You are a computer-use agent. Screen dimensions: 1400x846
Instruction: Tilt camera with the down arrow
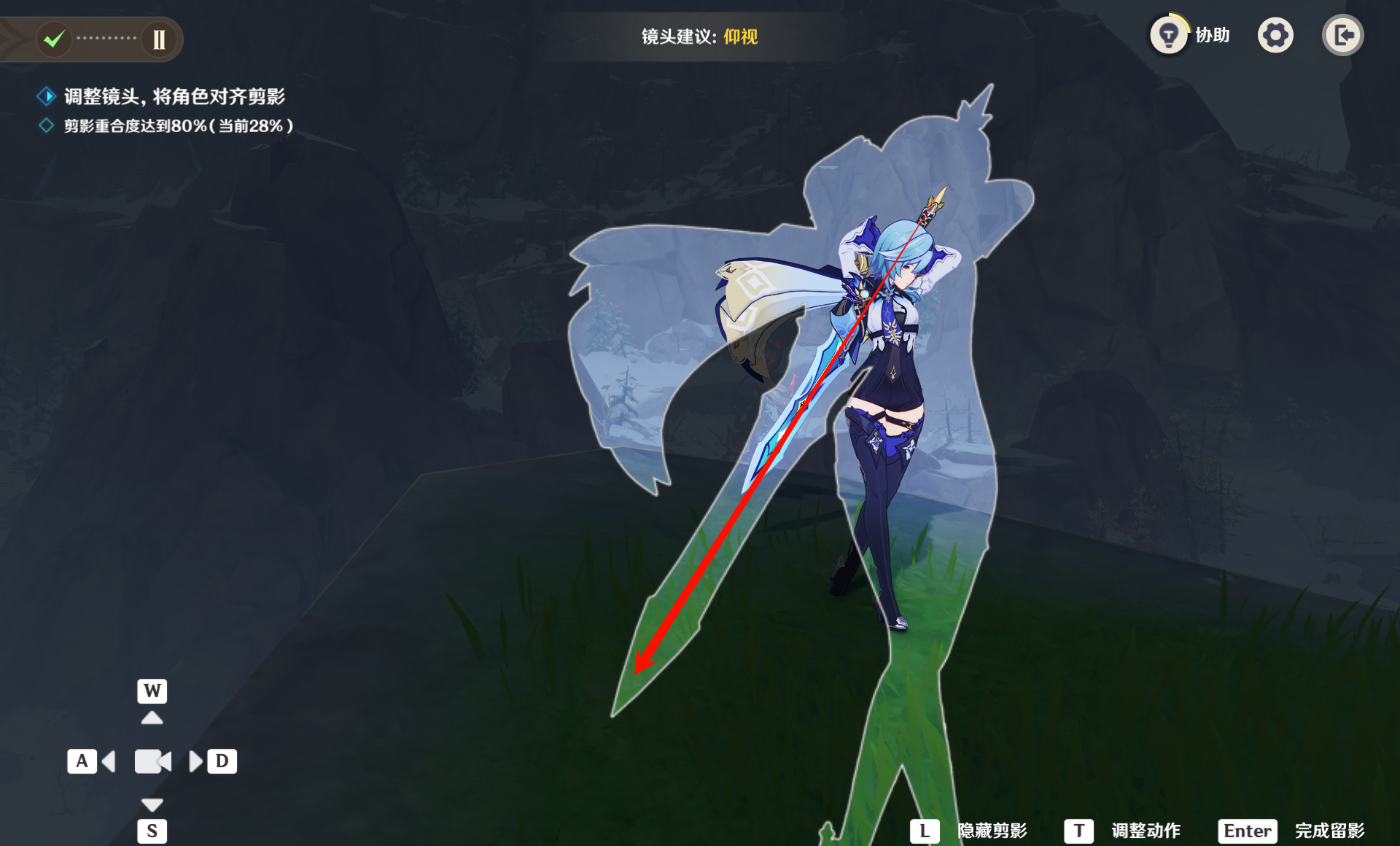(x=152, y=804)
